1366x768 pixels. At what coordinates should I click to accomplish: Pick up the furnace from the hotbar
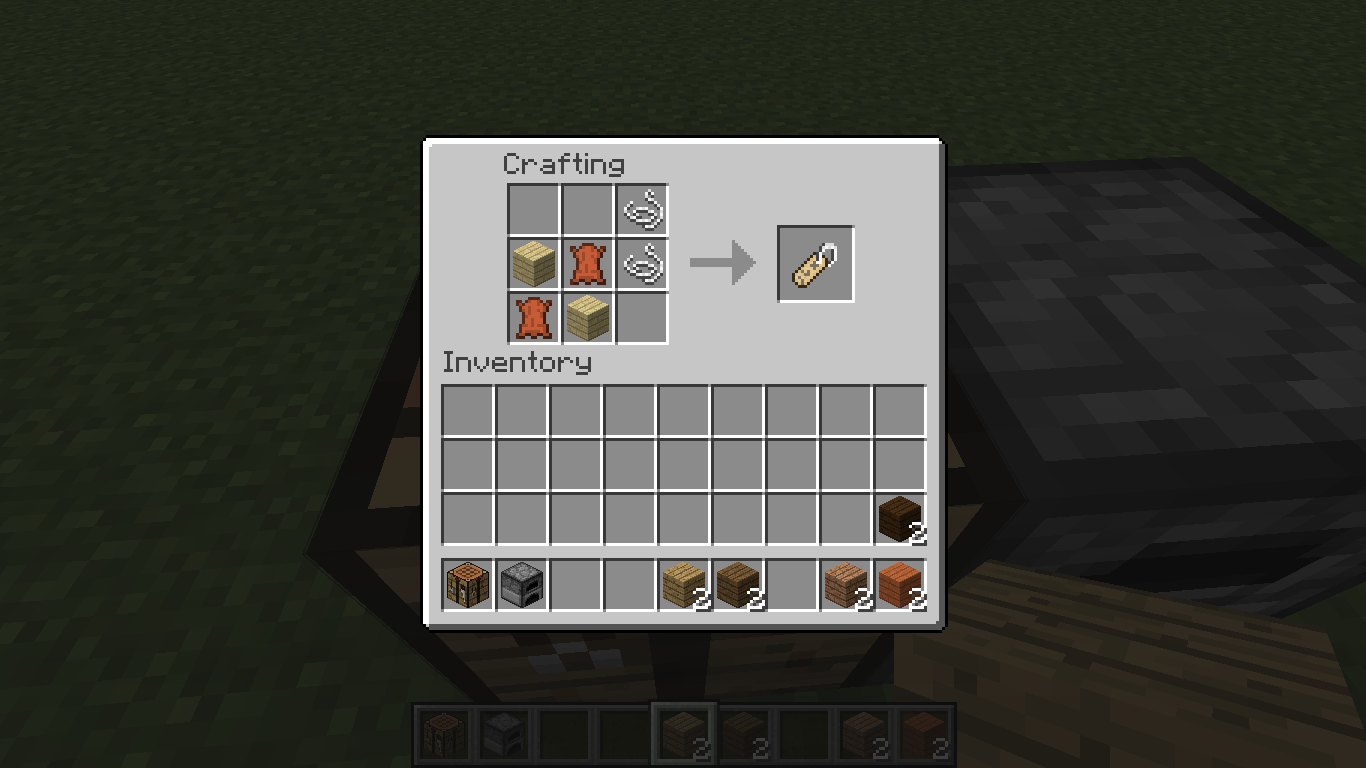520,585
